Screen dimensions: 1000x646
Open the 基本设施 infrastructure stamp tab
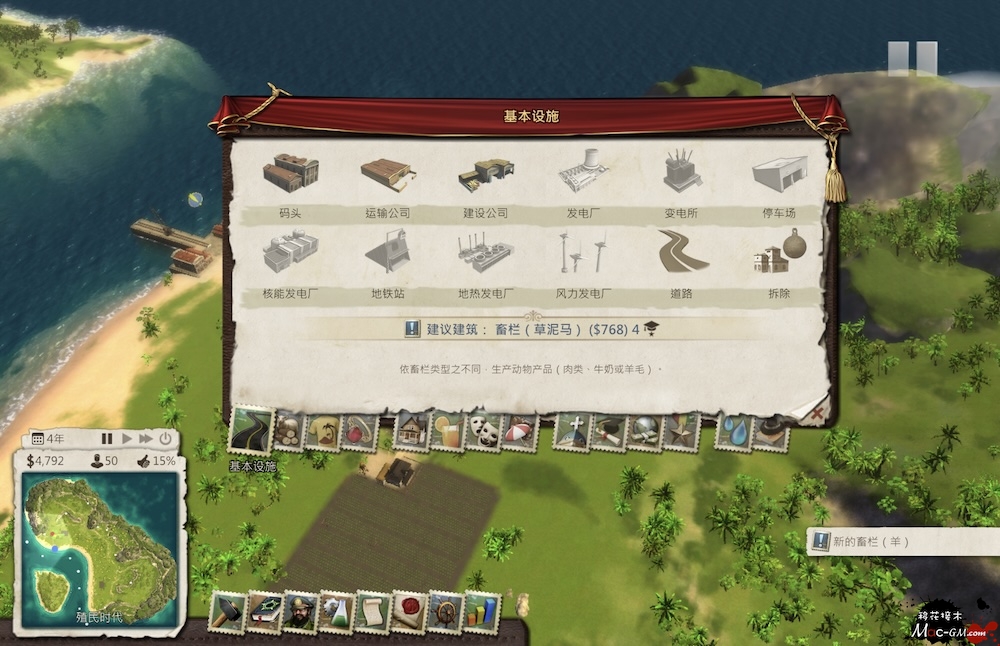point(251,431)
